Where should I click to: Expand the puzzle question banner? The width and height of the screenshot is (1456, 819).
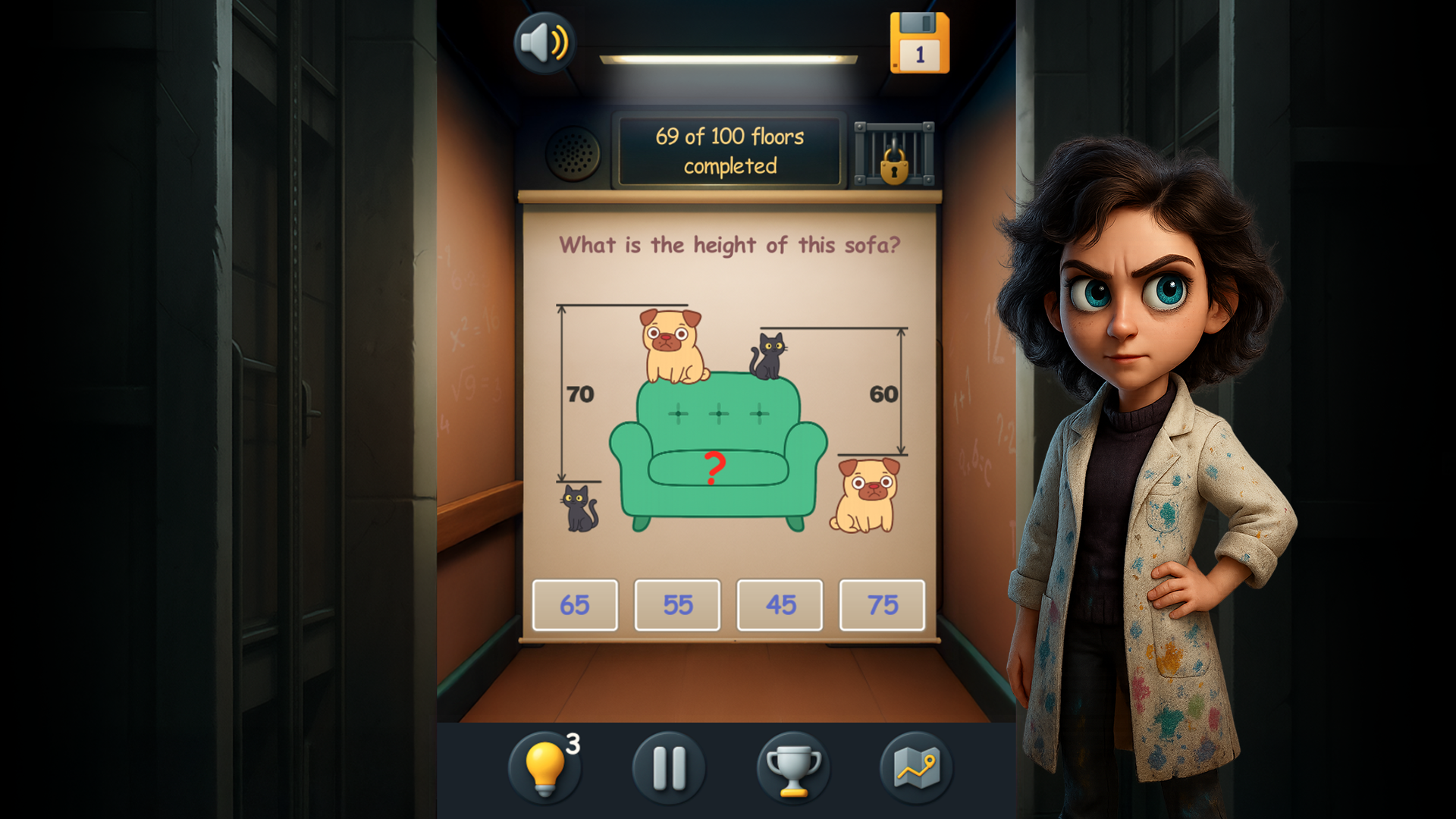730,244
